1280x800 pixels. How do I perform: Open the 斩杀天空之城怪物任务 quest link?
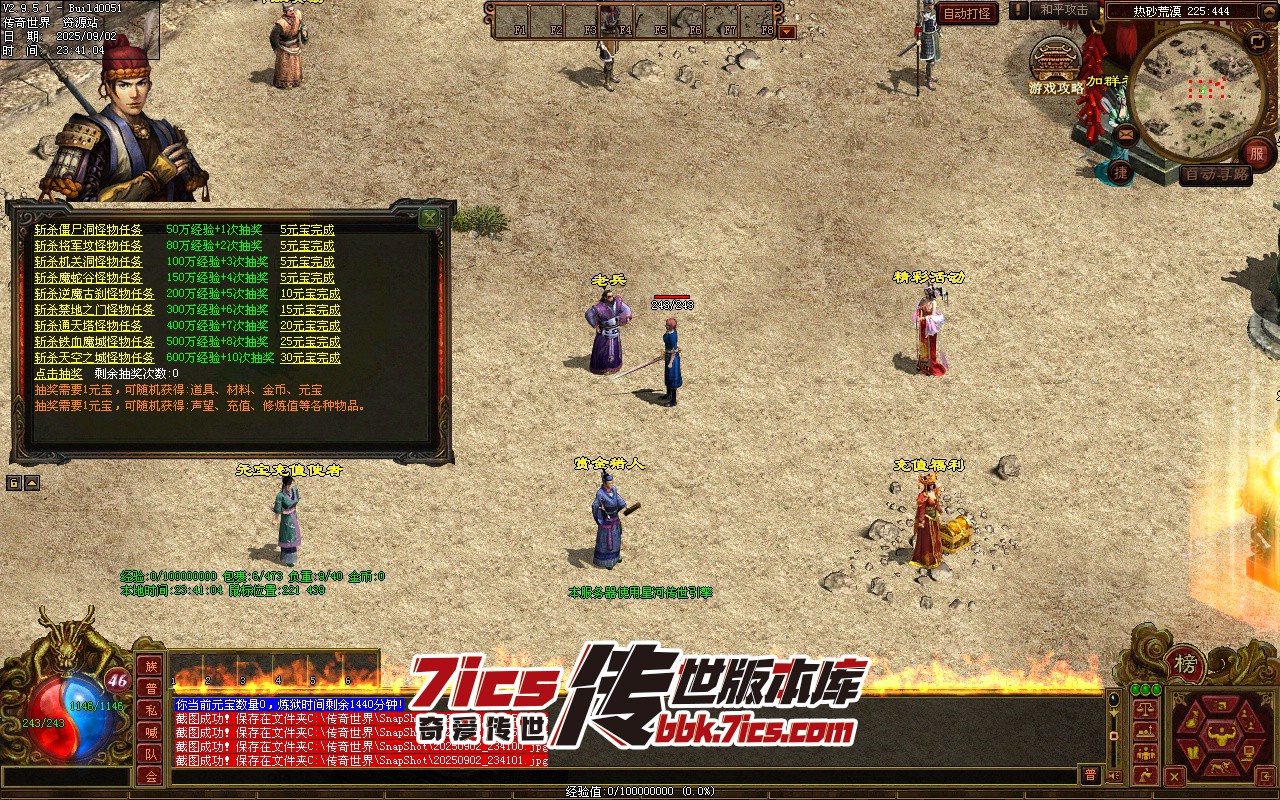point(94,358)
